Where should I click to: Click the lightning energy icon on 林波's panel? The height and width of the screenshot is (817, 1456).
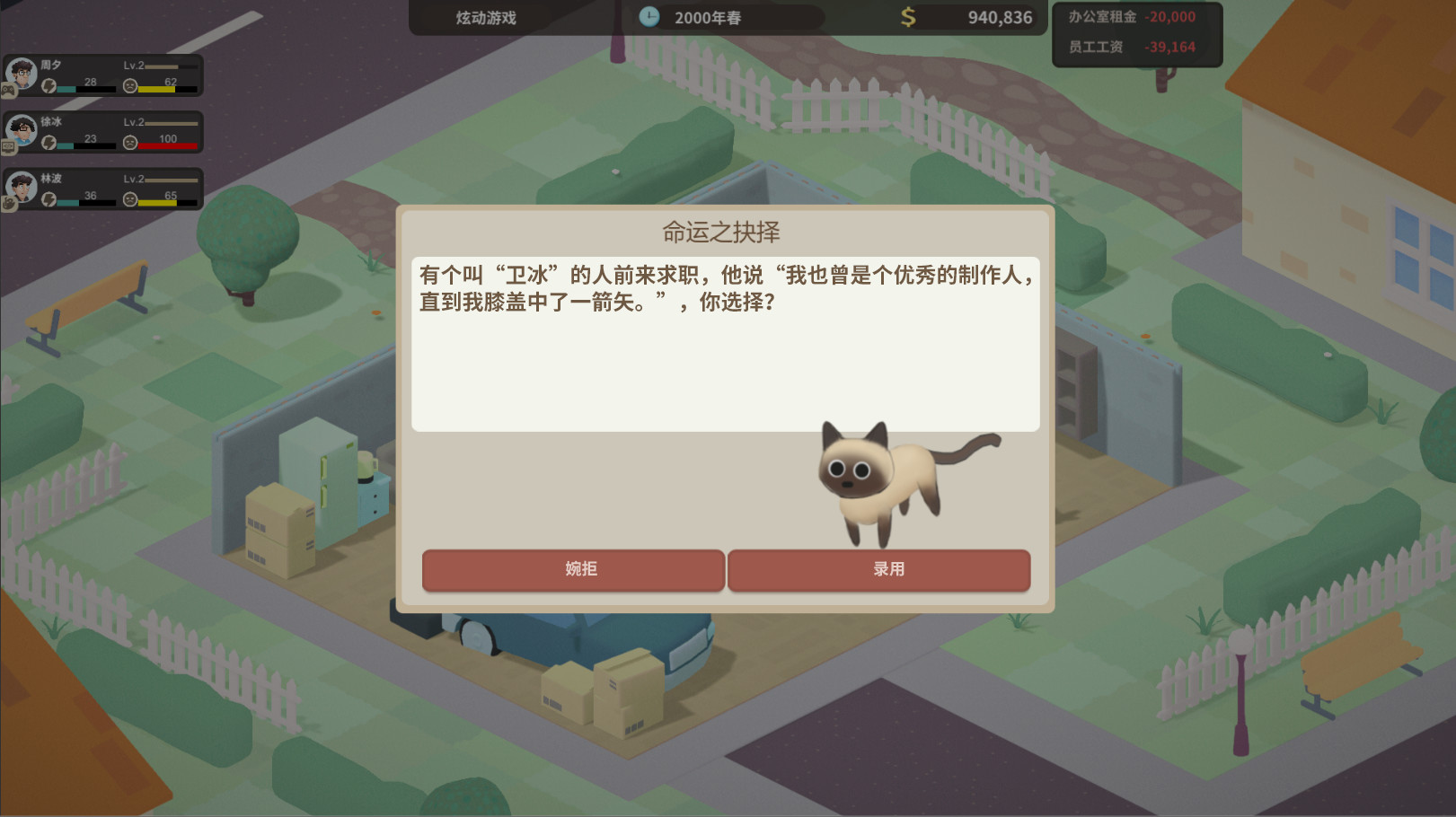[x=50, y=199]
